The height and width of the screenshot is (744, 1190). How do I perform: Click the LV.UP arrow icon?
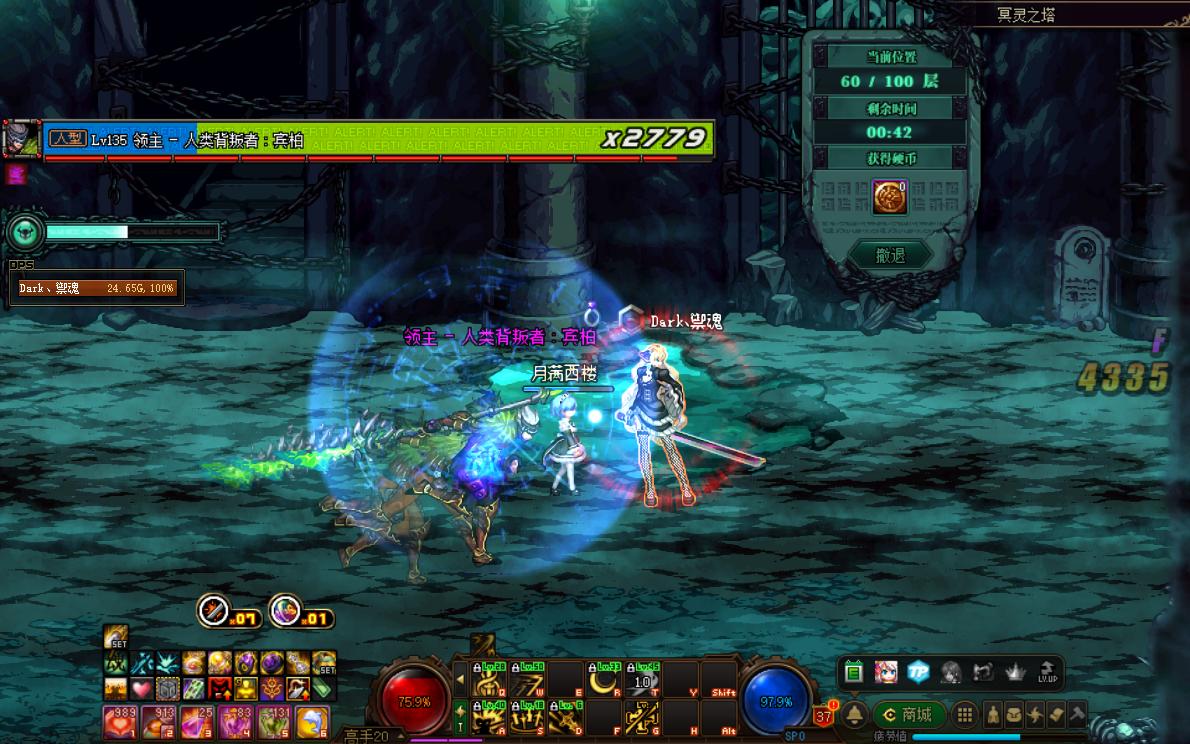1048,672
